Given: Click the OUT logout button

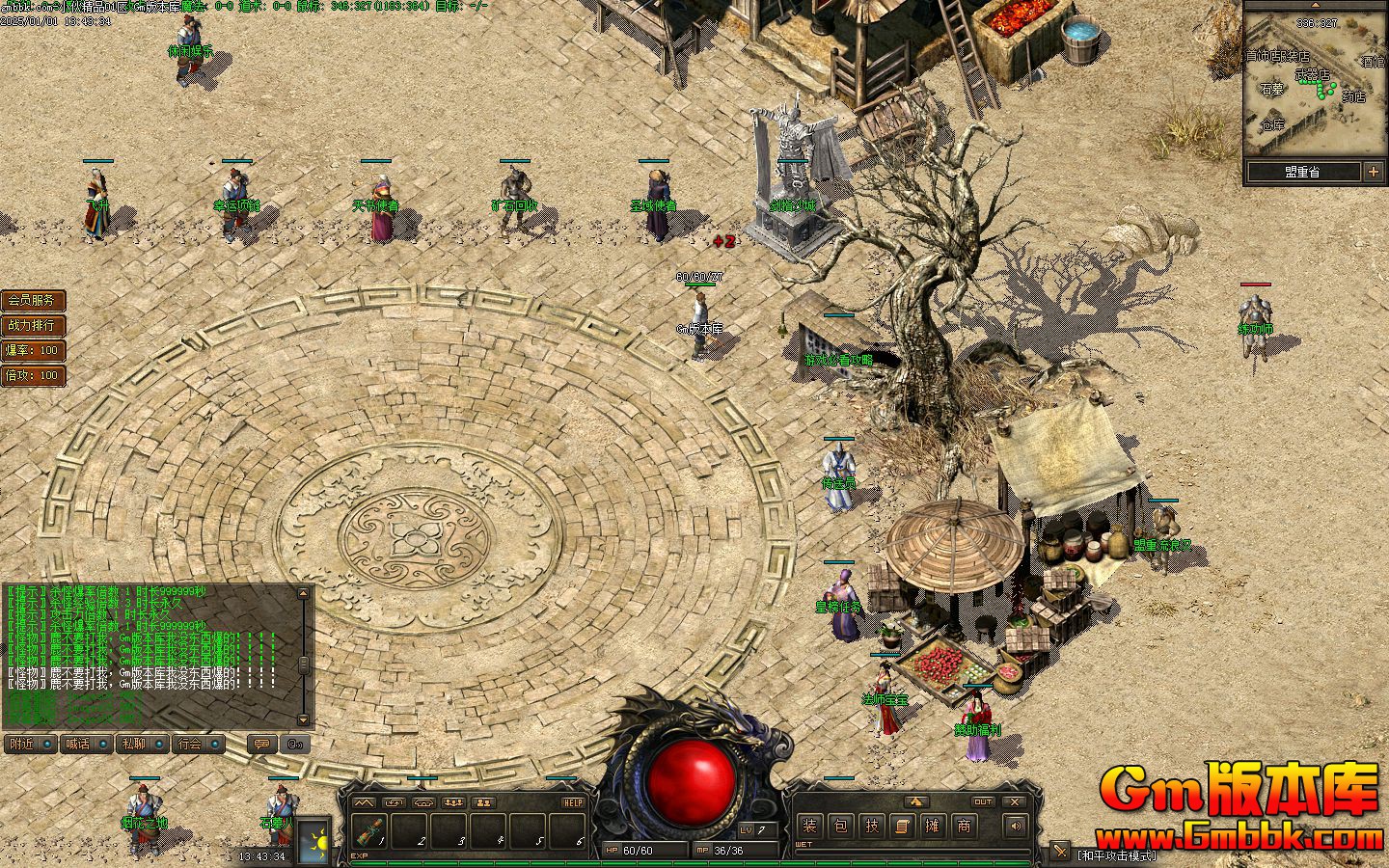Looking at the screenshot, I should click(982, 801).
